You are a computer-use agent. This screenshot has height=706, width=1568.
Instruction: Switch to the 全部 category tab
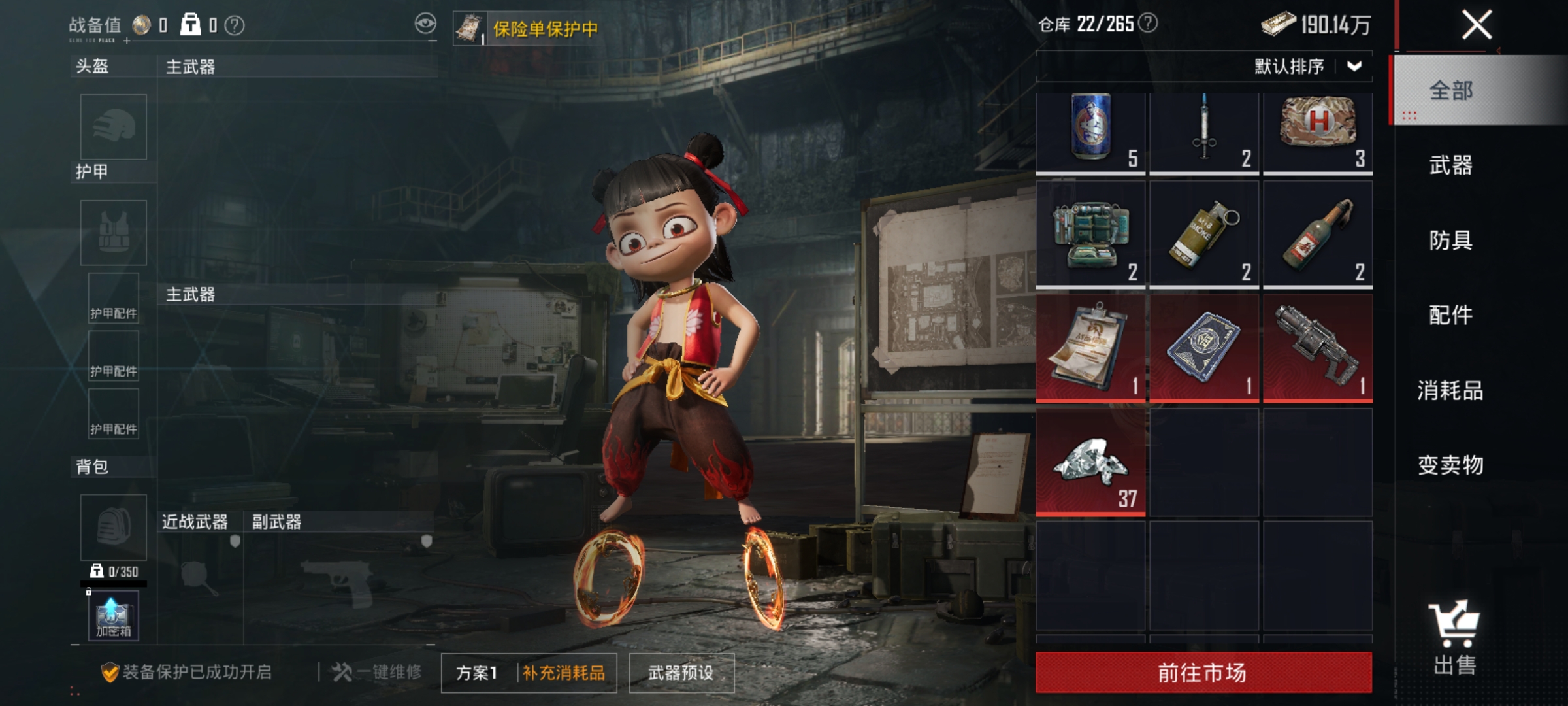point(1450,90)
